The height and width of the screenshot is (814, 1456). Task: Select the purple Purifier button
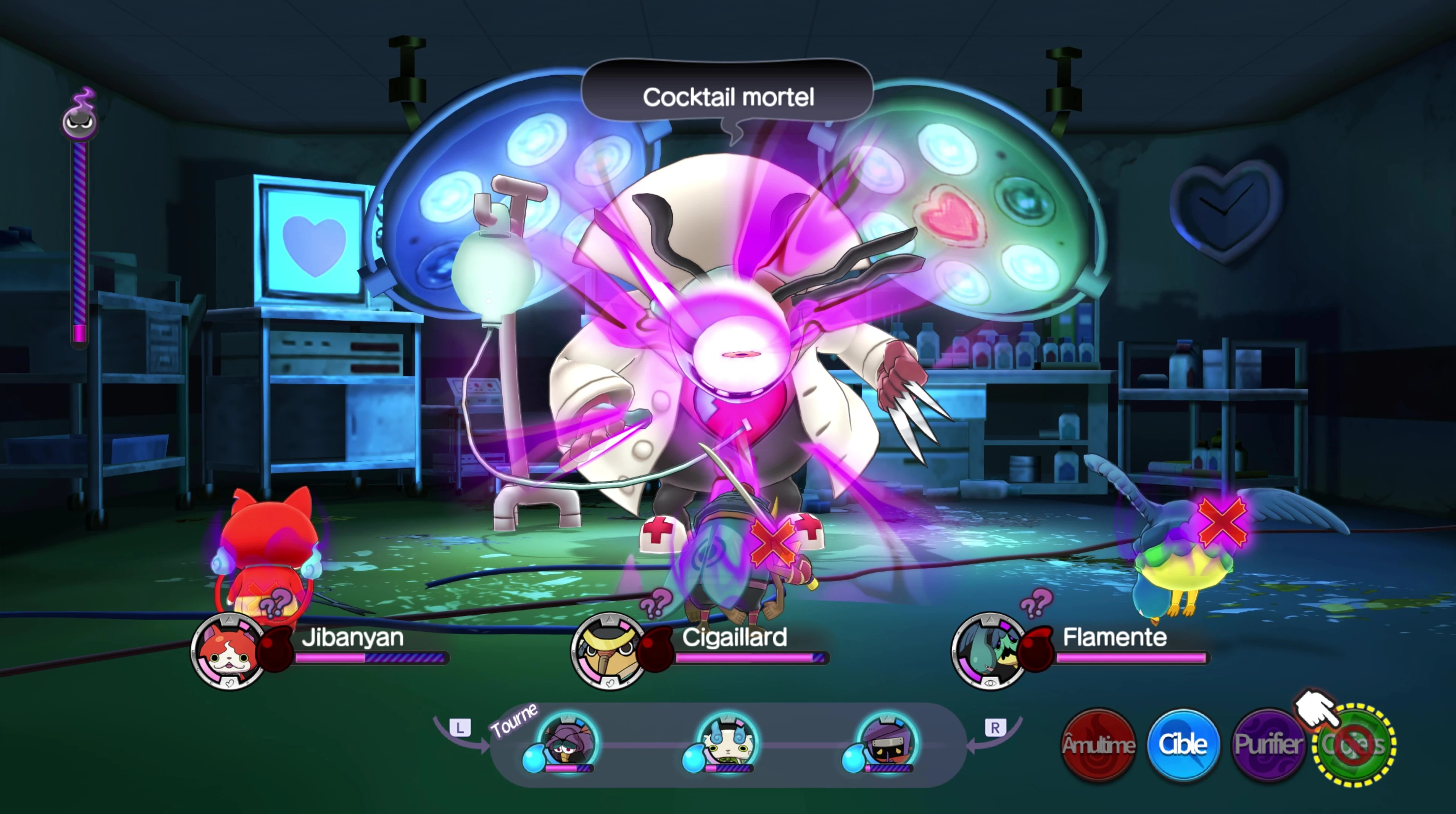[1268, 745]
